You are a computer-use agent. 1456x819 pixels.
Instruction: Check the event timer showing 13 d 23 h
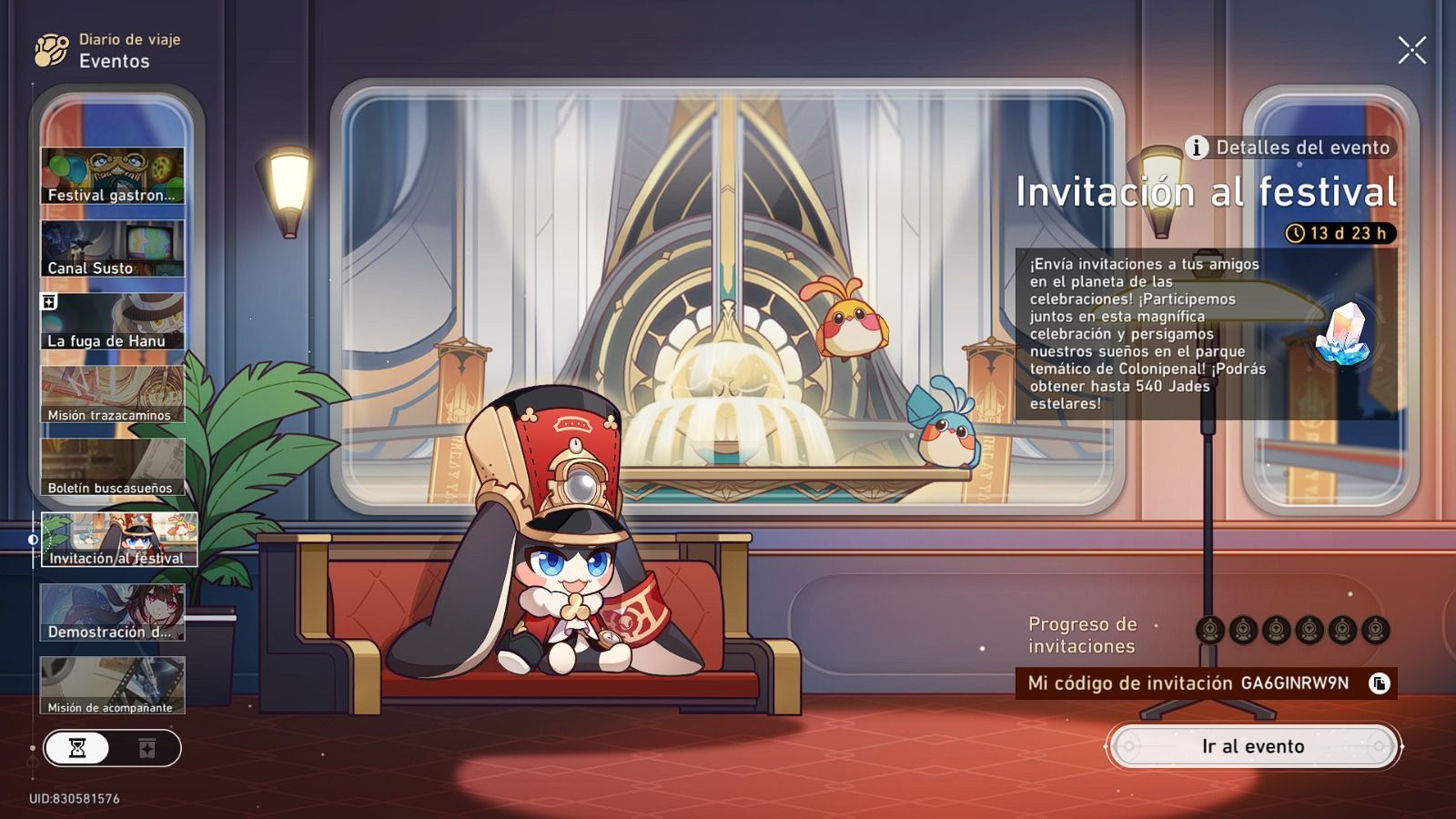(1339, 232)
